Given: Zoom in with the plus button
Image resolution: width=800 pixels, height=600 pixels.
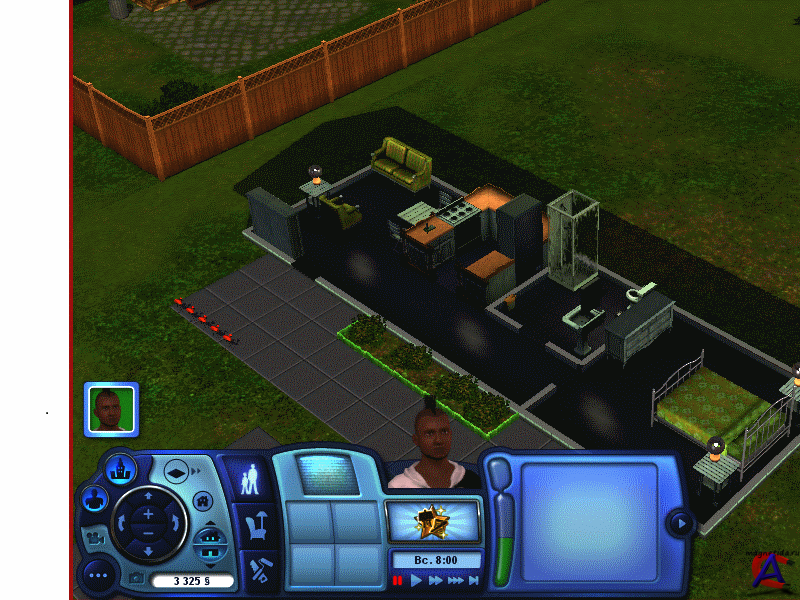Looking at the screenshot, I should (x=149, y=512).
